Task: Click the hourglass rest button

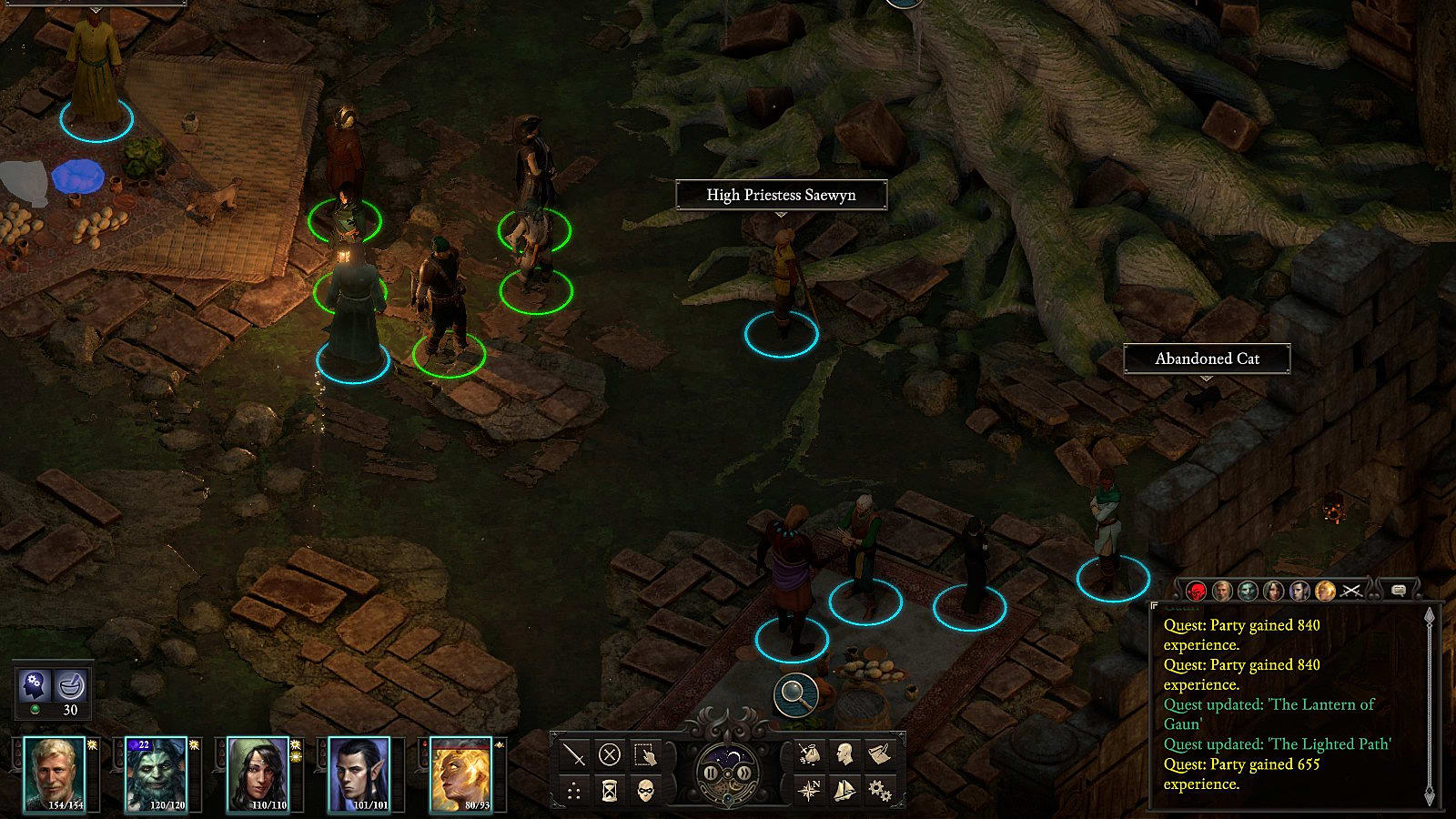Action: (x=610, y=791)
